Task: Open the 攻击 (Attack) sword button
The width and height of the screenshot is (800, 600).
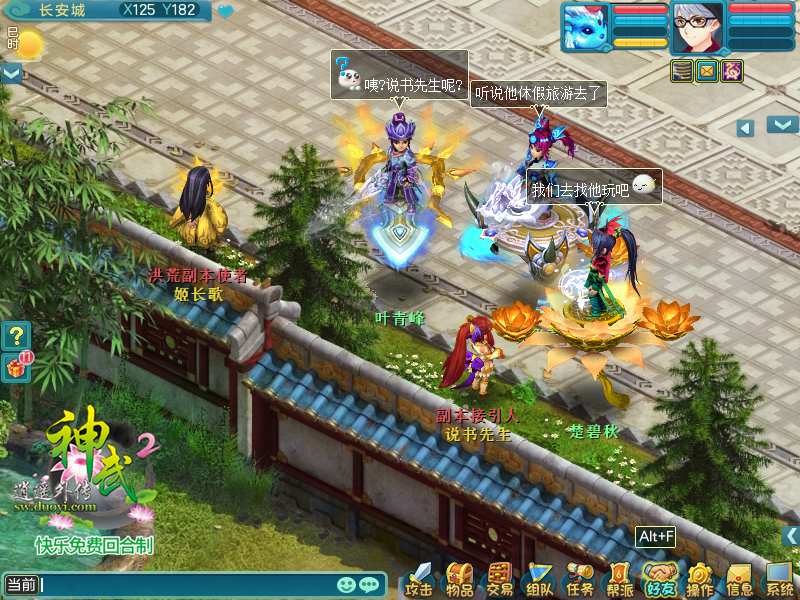Action: (419, 579)
